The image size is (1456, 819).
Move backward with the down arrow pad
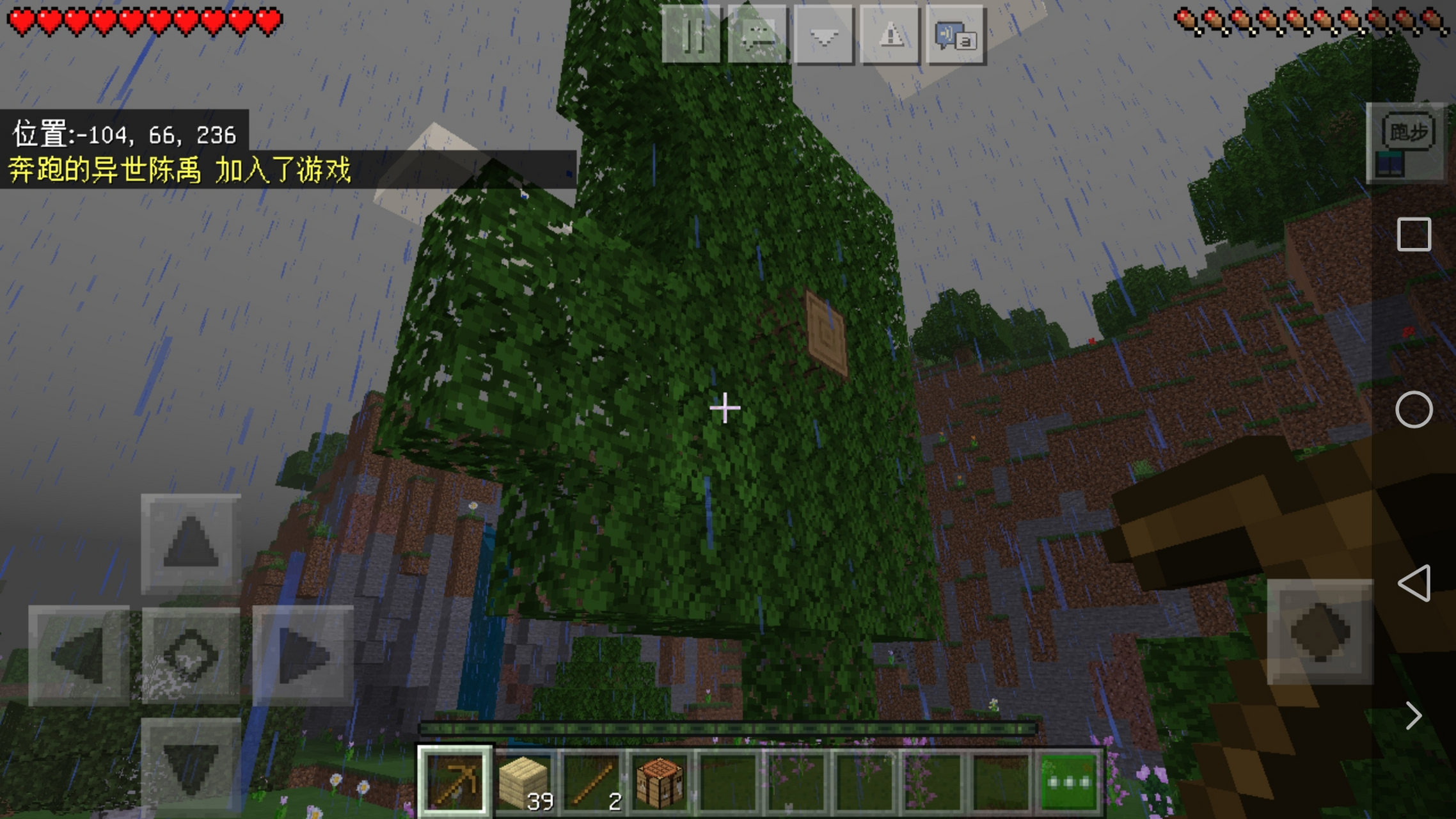click(191, 766)
